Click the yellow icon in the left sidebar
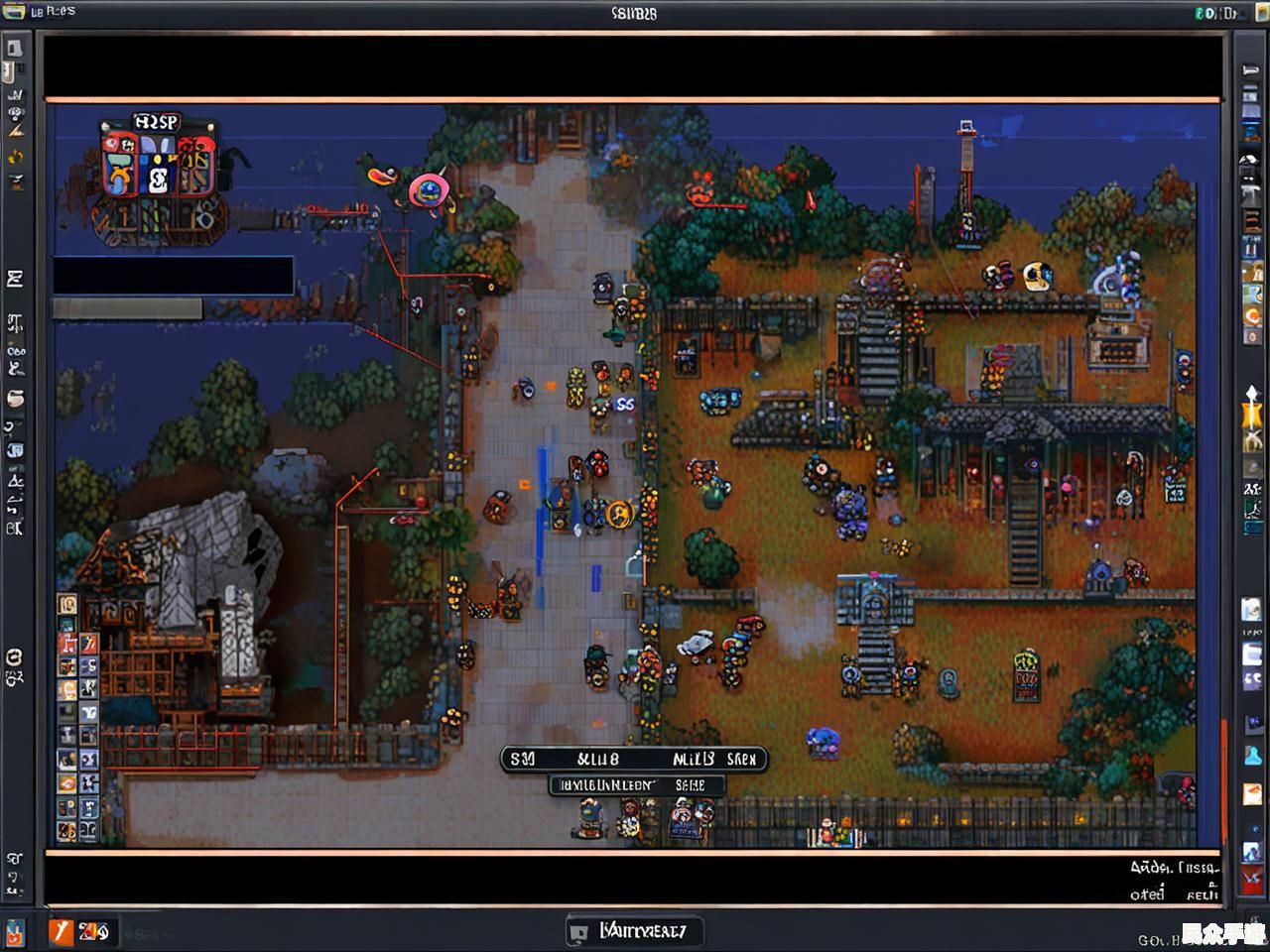 point(15,157)
